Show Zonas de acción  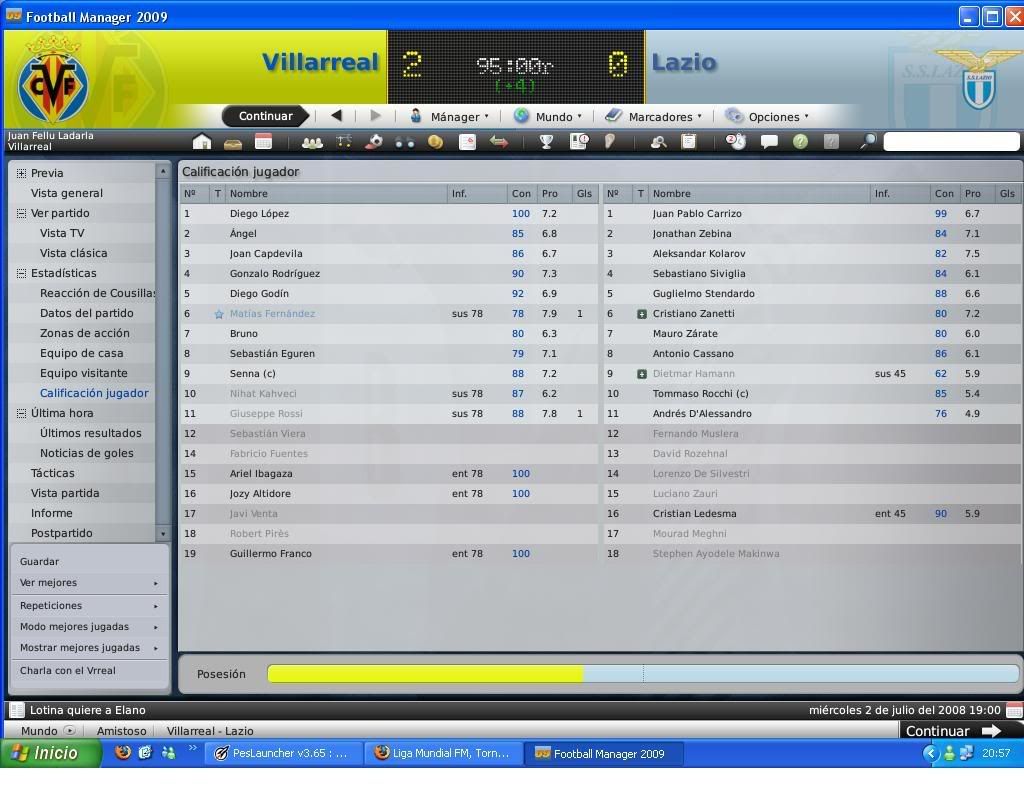pyautogui.click(x=84, y=333)
